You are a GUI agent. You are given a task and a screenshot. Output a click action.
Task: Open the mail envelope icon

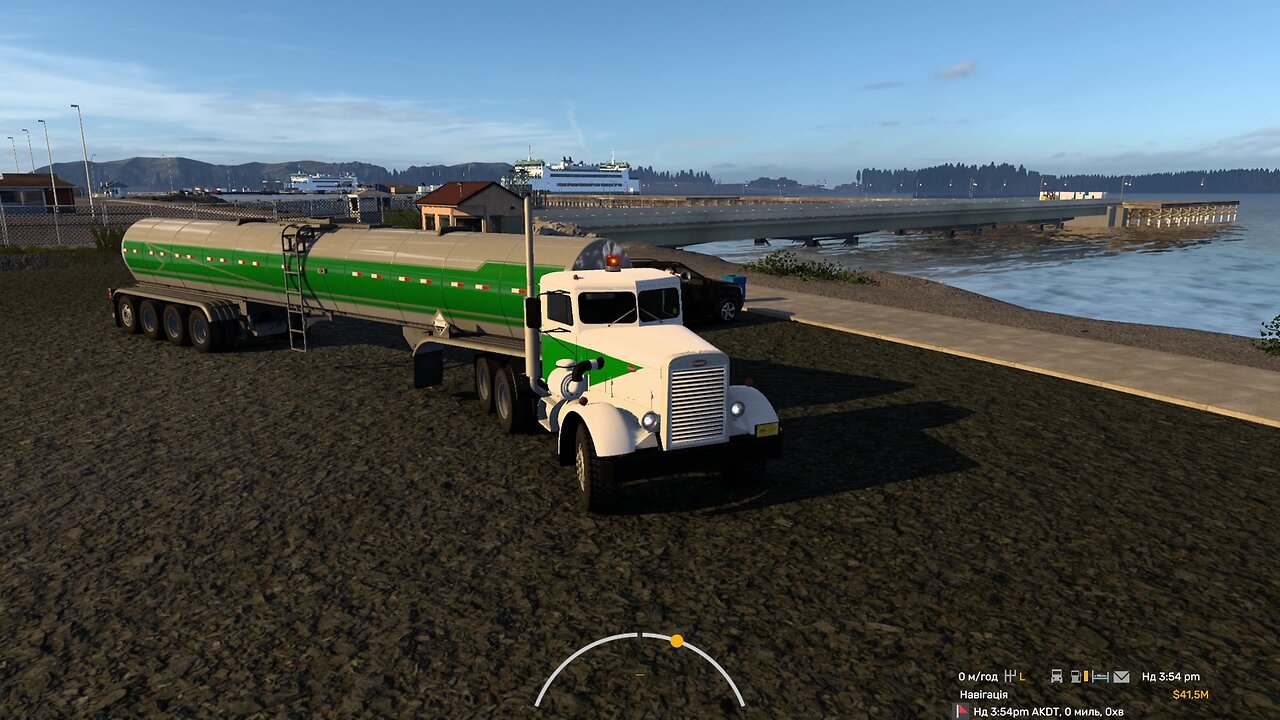[1121, 677]
